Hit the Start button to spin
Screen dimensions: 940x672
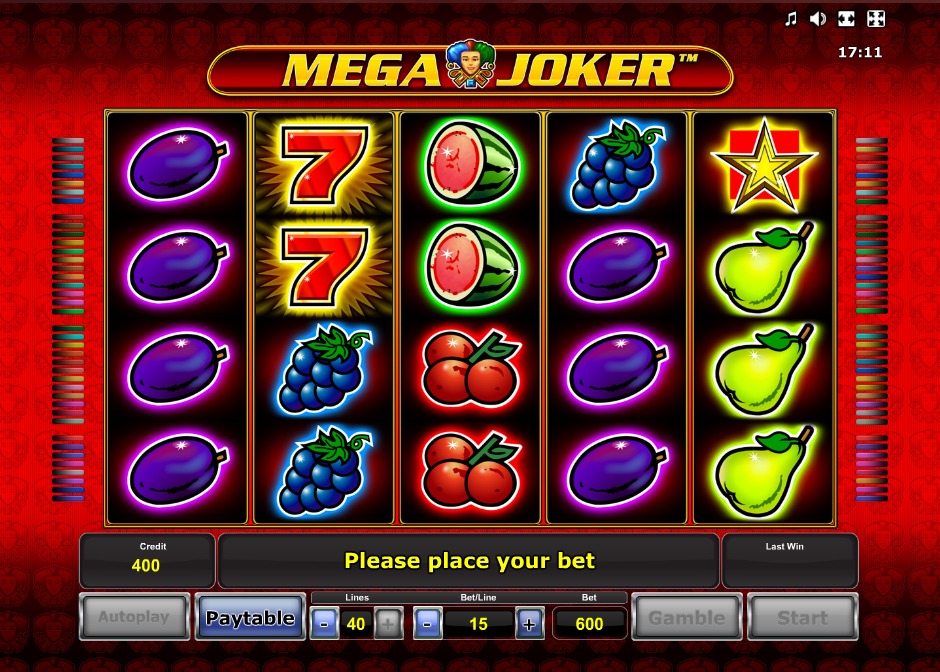(802, 618)
